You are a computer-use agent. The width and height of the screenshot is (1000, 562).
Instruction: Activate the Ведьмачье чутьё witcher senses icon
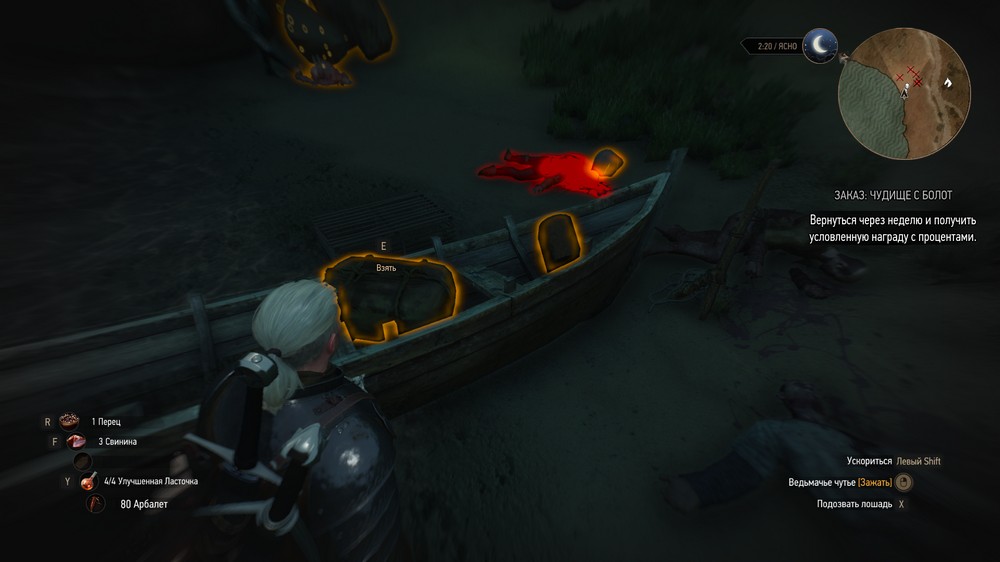903,483
